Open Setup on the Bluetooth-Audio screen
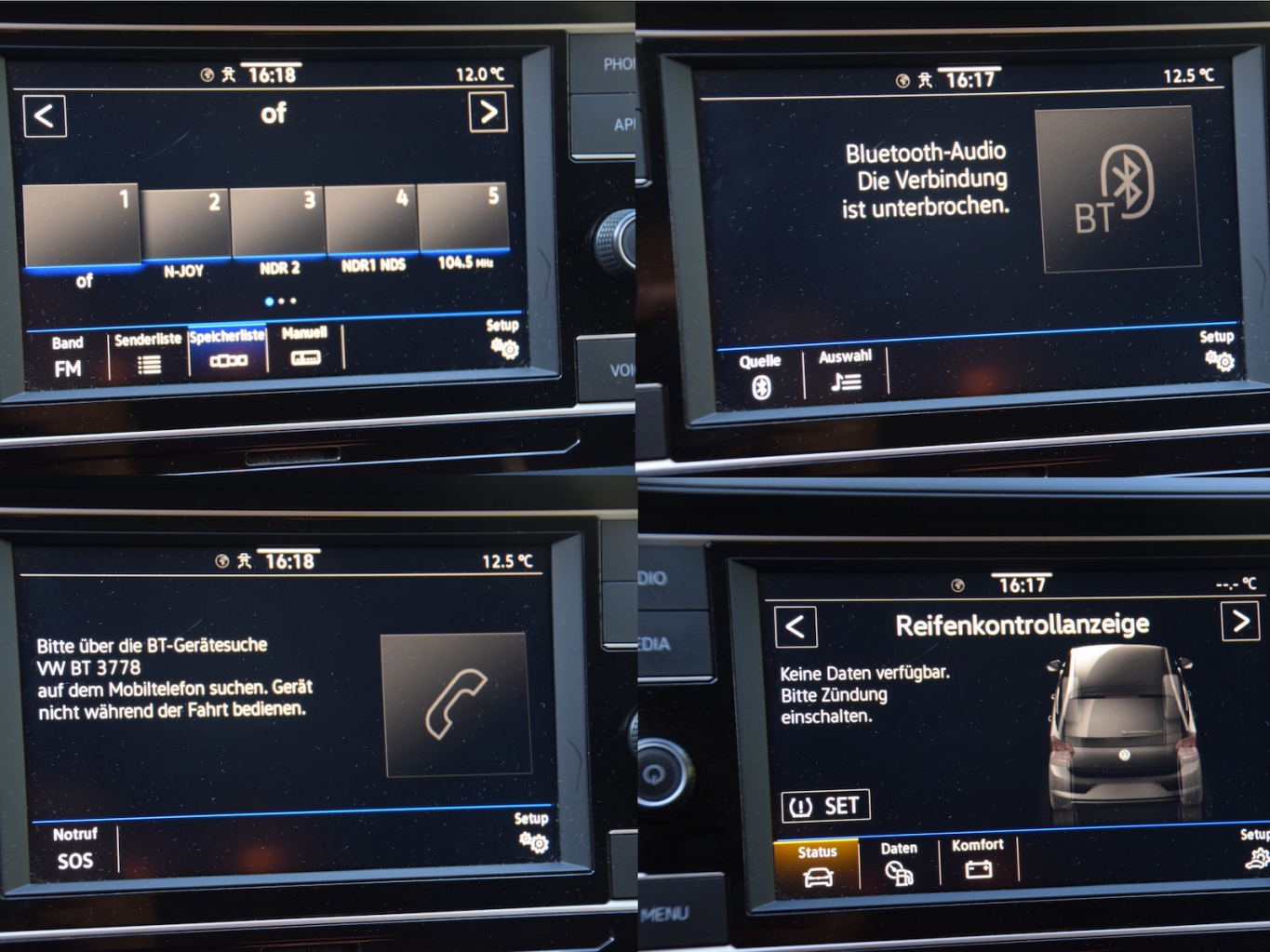 tap(1217, 350)
